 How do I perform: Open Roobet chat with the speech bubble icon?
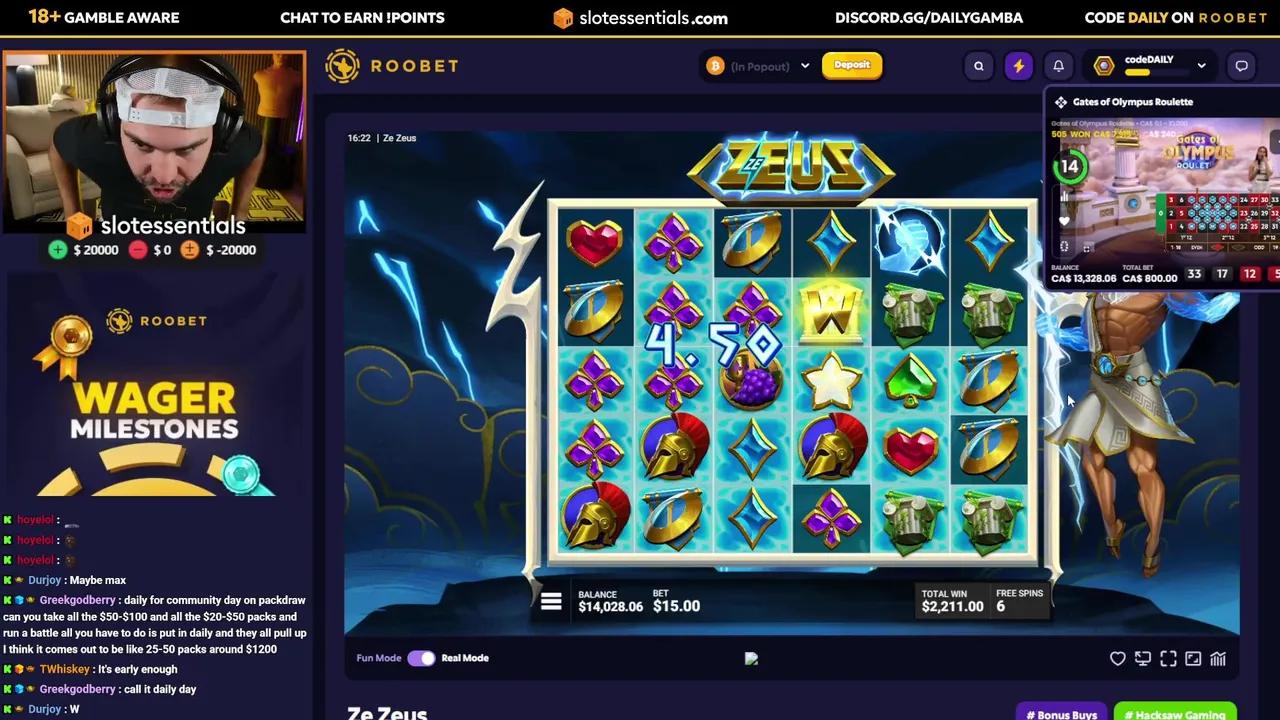[x=1241, y=65]
